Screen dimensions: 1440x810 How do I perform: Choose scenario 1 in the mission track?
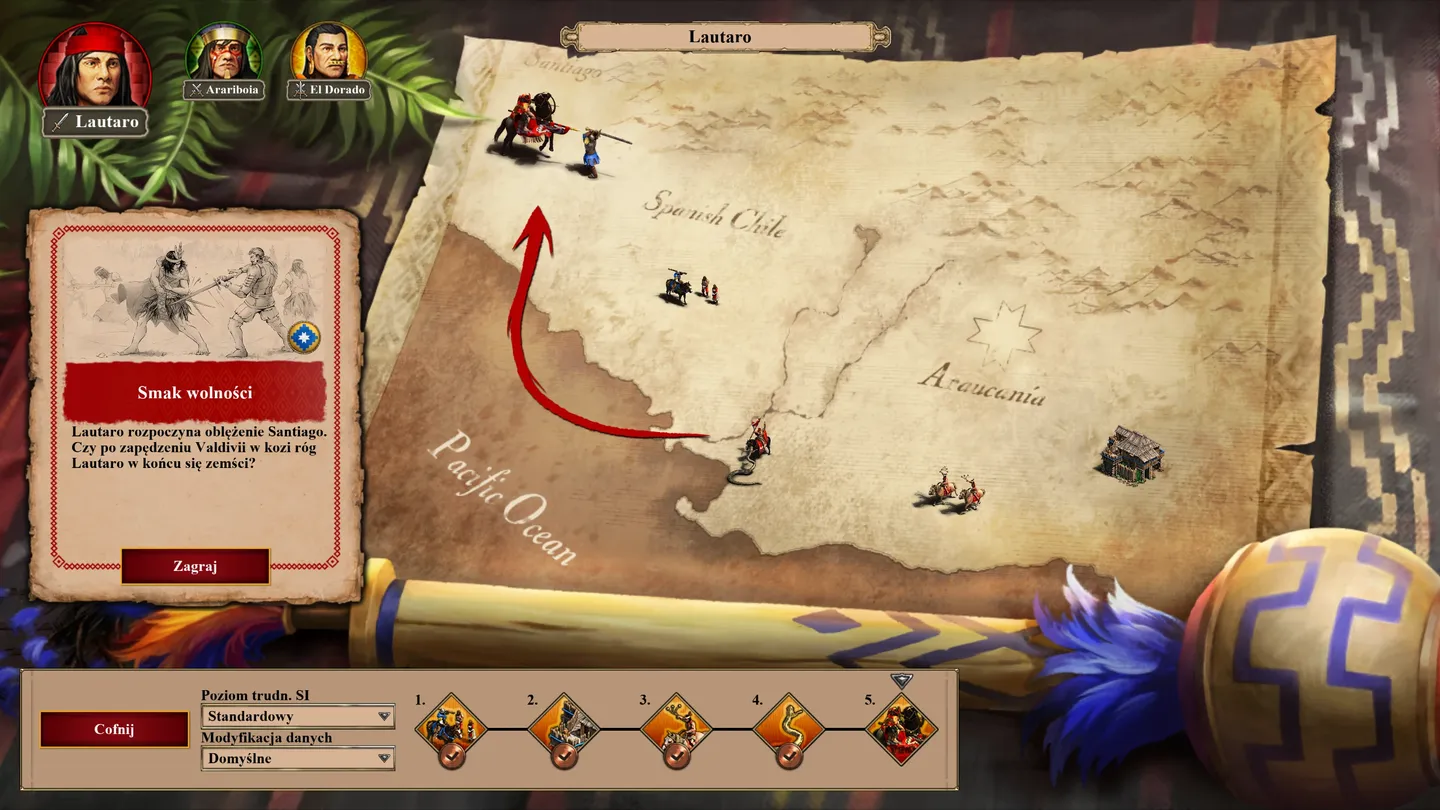pyautogui.click(x=451, y=727)
